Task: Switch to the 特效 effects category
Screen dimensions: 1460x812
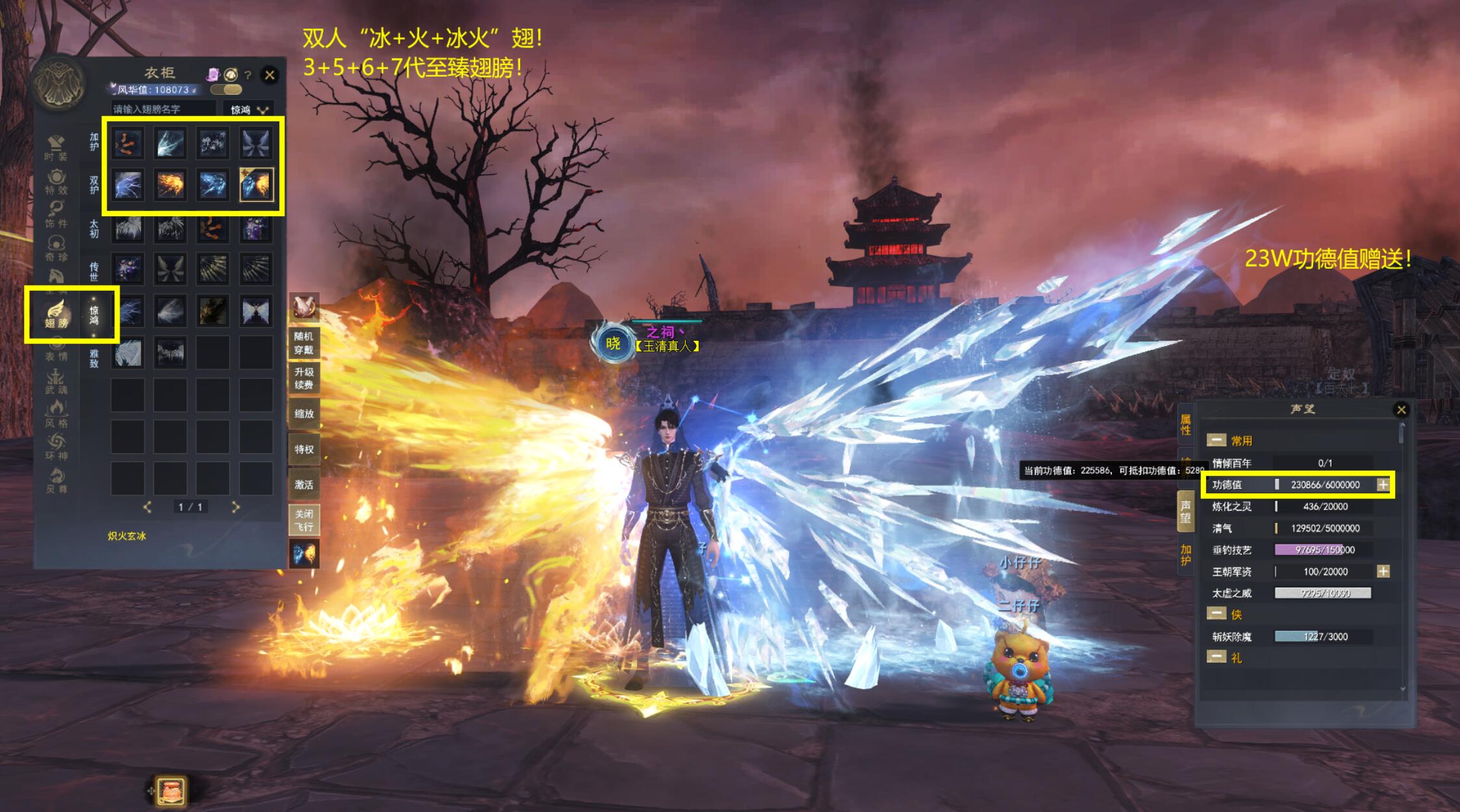Action: coord(57,182)
